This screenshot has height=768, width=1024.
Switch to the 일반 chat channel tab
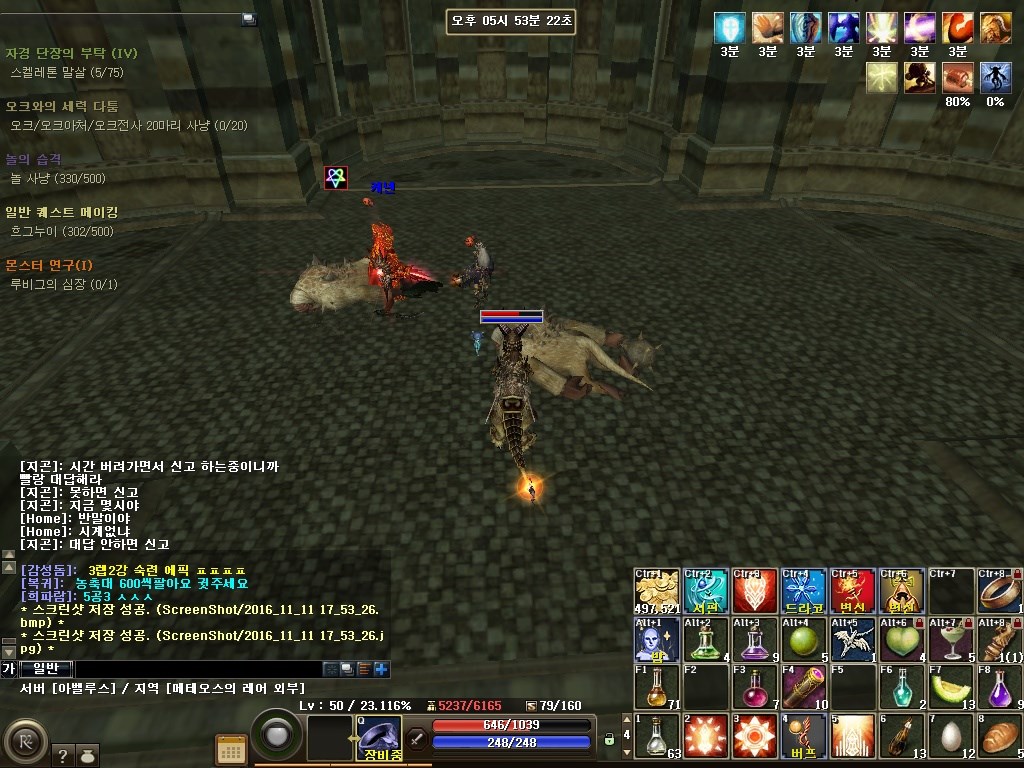[x=46, y=669]
